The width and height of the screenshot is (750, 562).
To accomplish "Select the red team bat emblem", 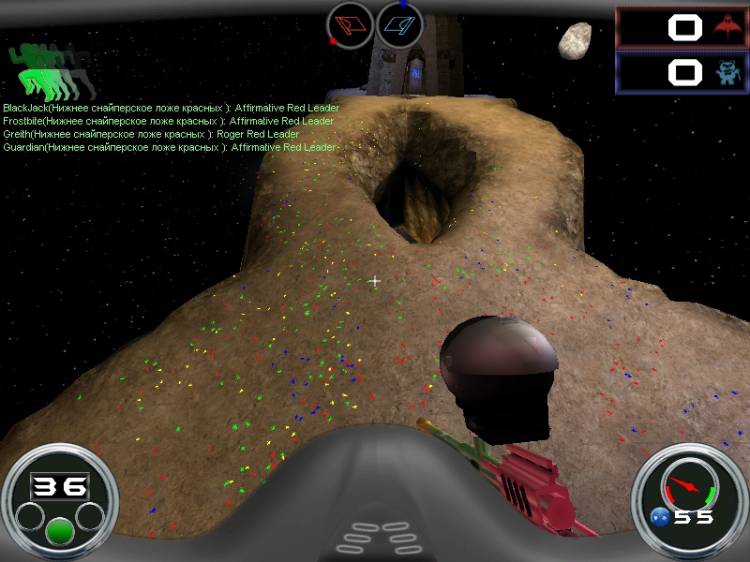I will point(725,27).
